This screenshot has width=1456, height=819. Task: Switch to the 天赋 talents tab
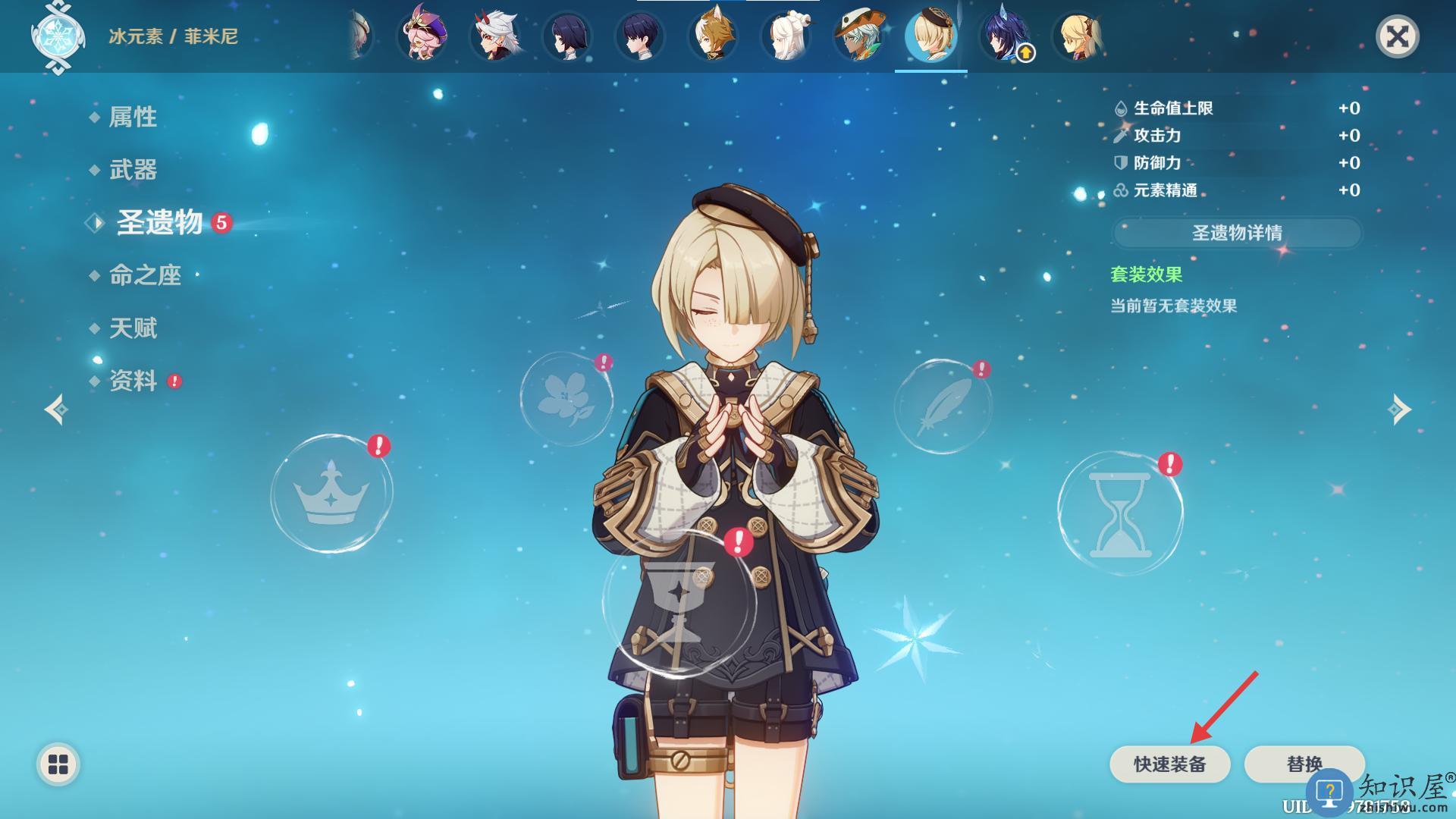[133, 328]
